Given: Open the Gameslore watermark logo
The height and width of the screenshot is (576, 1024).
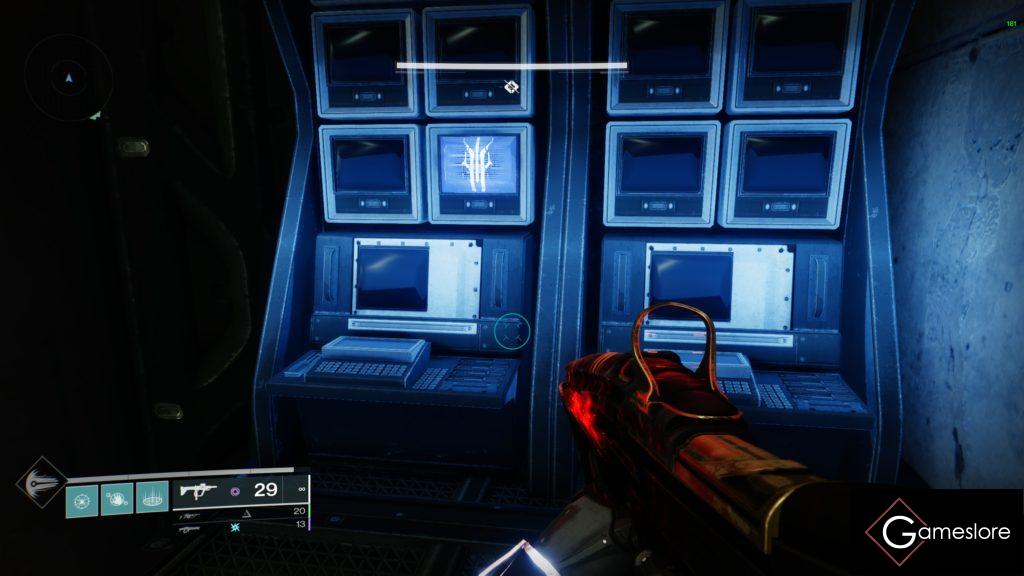Looking at the screenshot, I should point(937,532).
